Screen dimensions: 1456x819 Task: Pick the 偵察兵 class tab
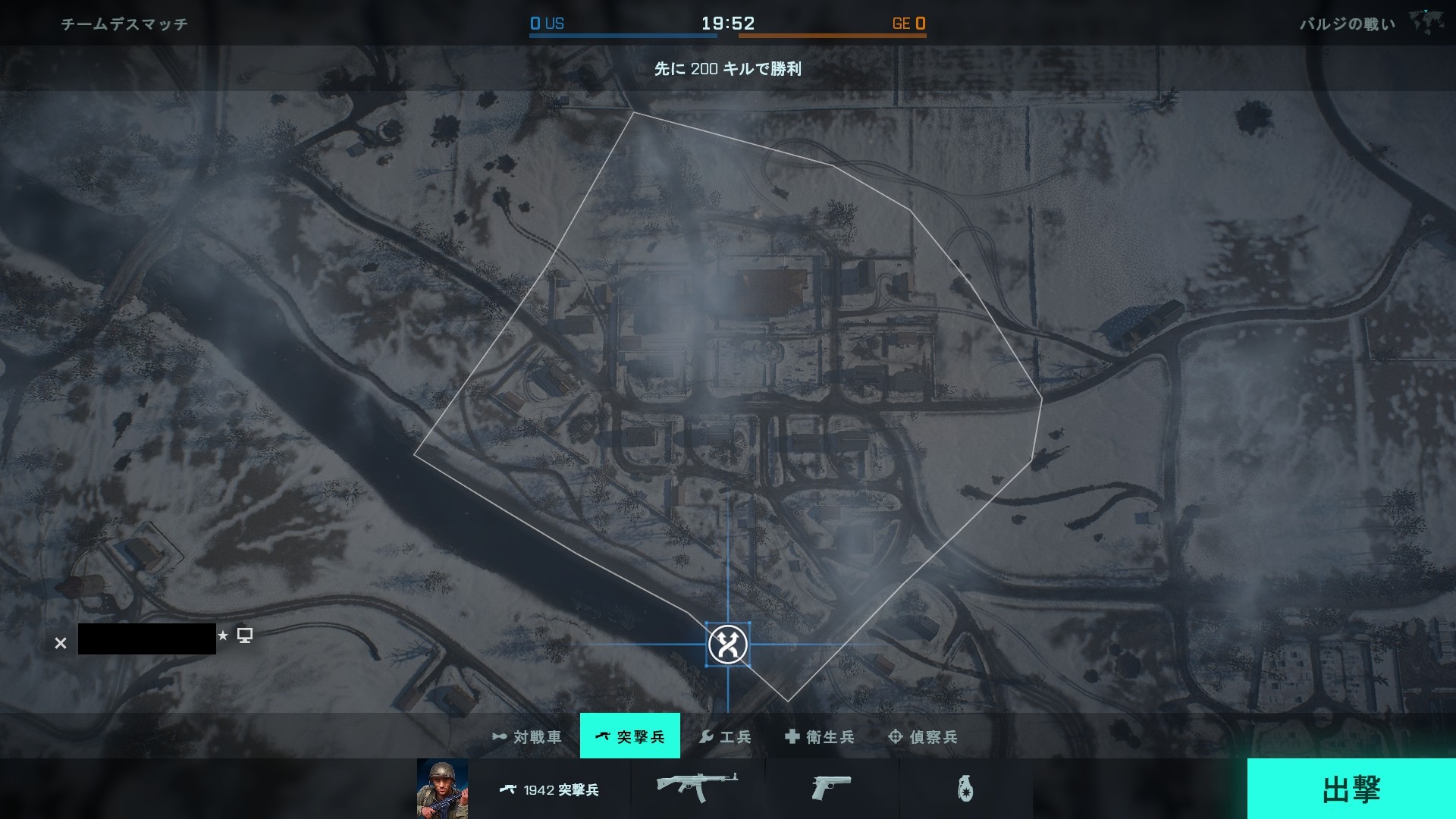[923, 736]
